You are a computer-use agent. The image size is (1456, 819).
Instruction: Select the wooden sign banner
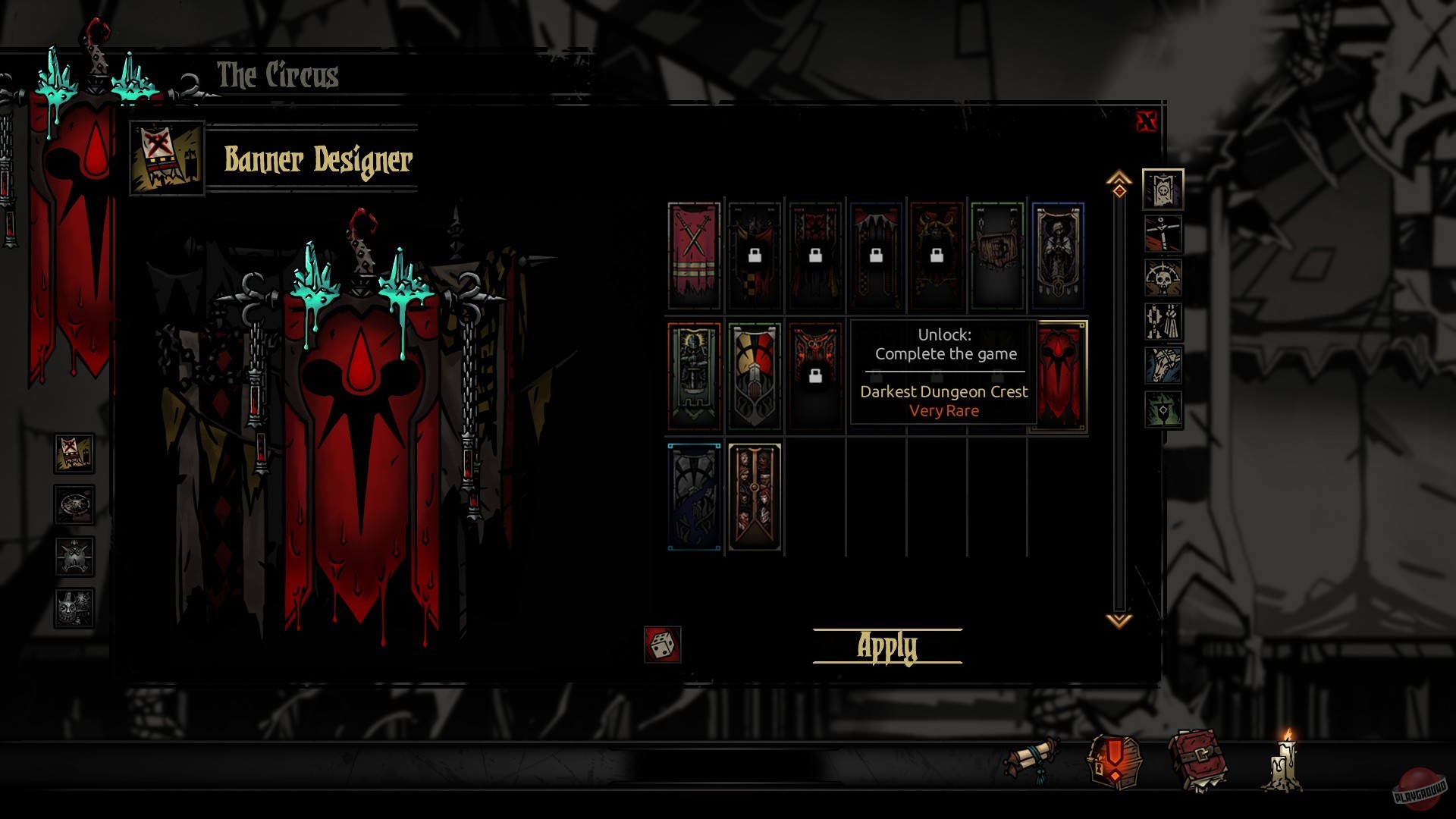click(997, 256)
